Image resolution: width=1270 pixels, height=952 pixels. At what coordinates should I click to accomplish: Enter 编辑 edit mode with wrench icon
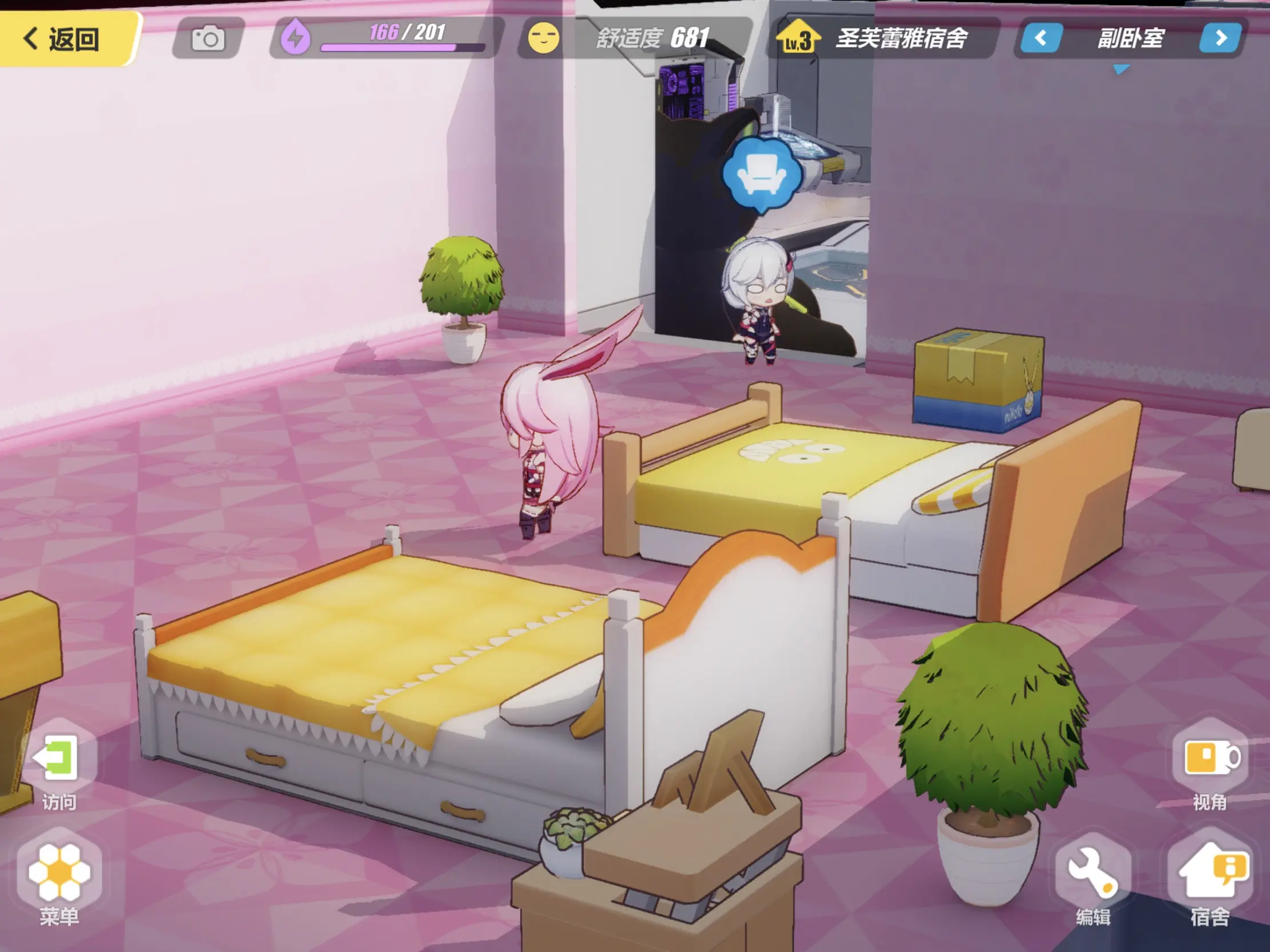point(1093,878)
